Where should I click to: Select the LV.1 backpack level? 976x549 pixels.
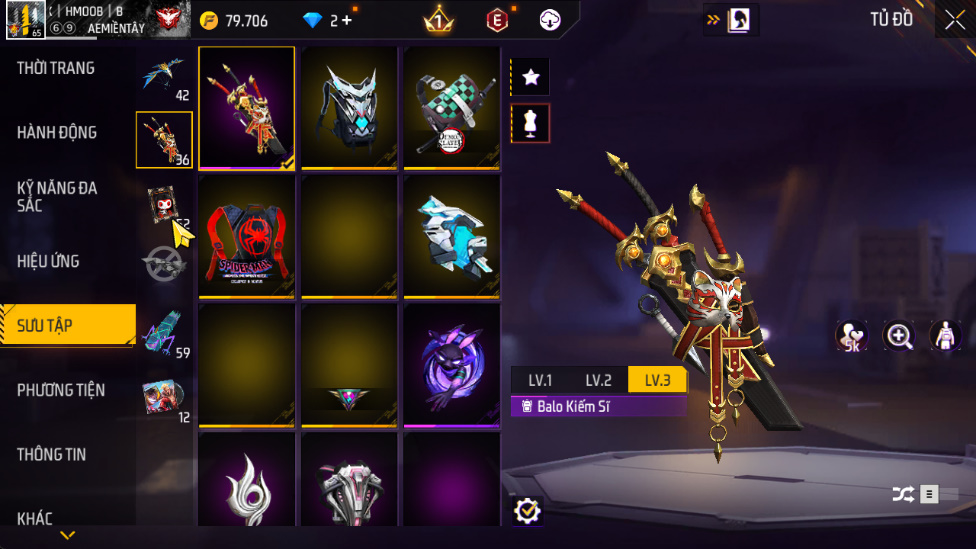point(540,380)
